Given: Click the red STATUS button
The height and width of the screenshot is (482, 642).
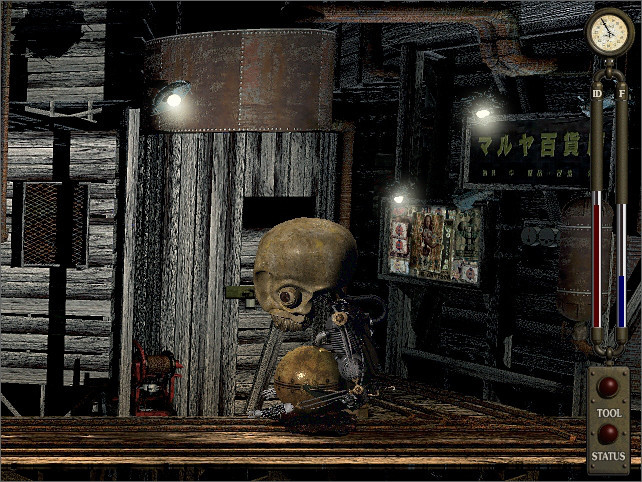Looking at the screenshot, I should [607, 433].
